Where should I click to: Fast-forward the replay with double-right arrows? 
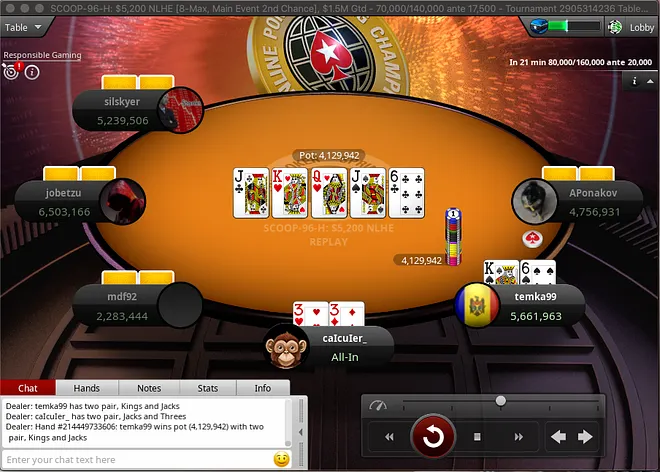click(519, 437)
